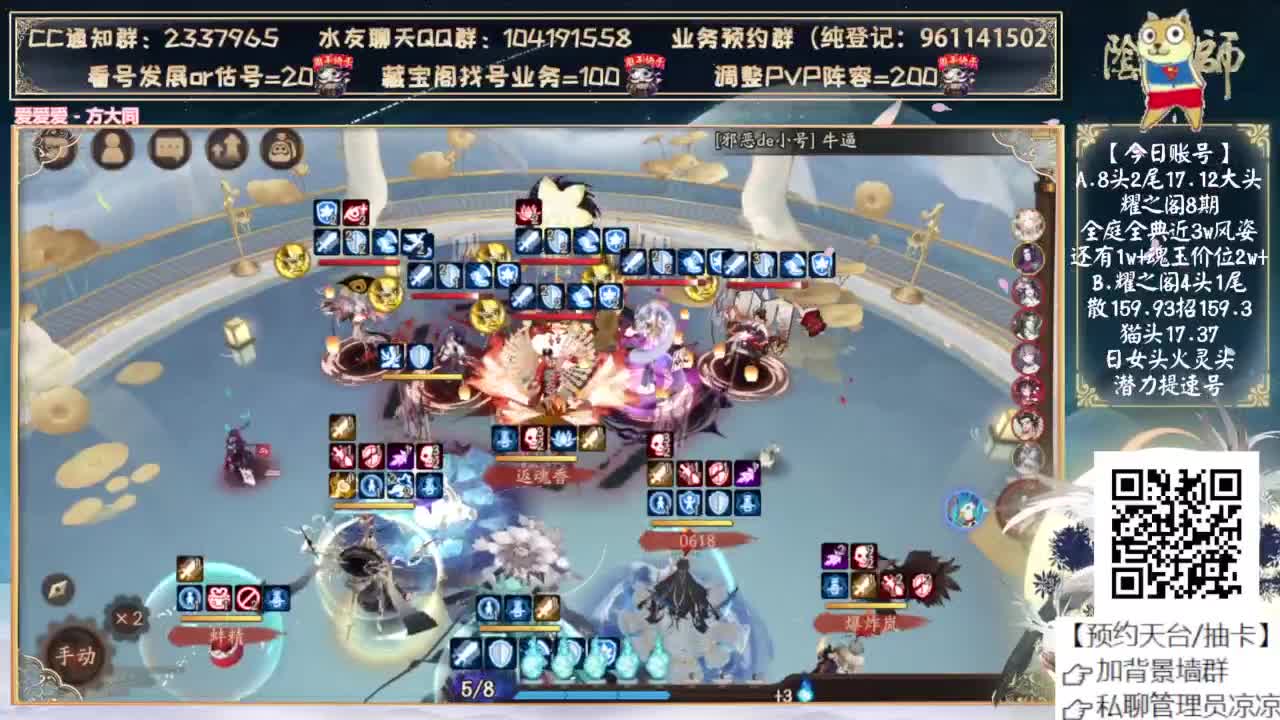Toggle off the red forbidden debuff icon on 蚌精

point(246,598)
